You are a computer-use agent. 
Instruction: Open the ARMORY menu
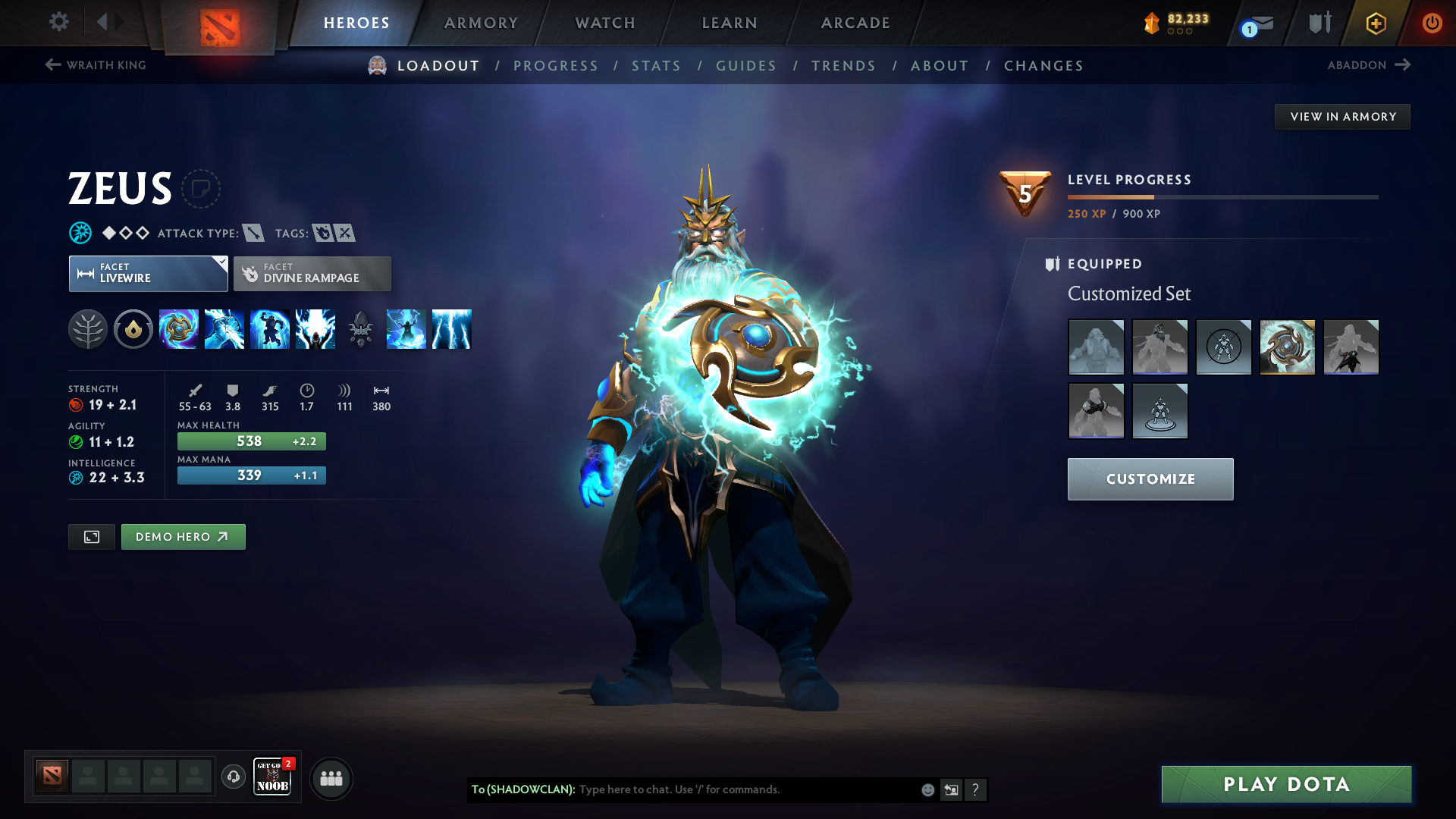point(481,23)
